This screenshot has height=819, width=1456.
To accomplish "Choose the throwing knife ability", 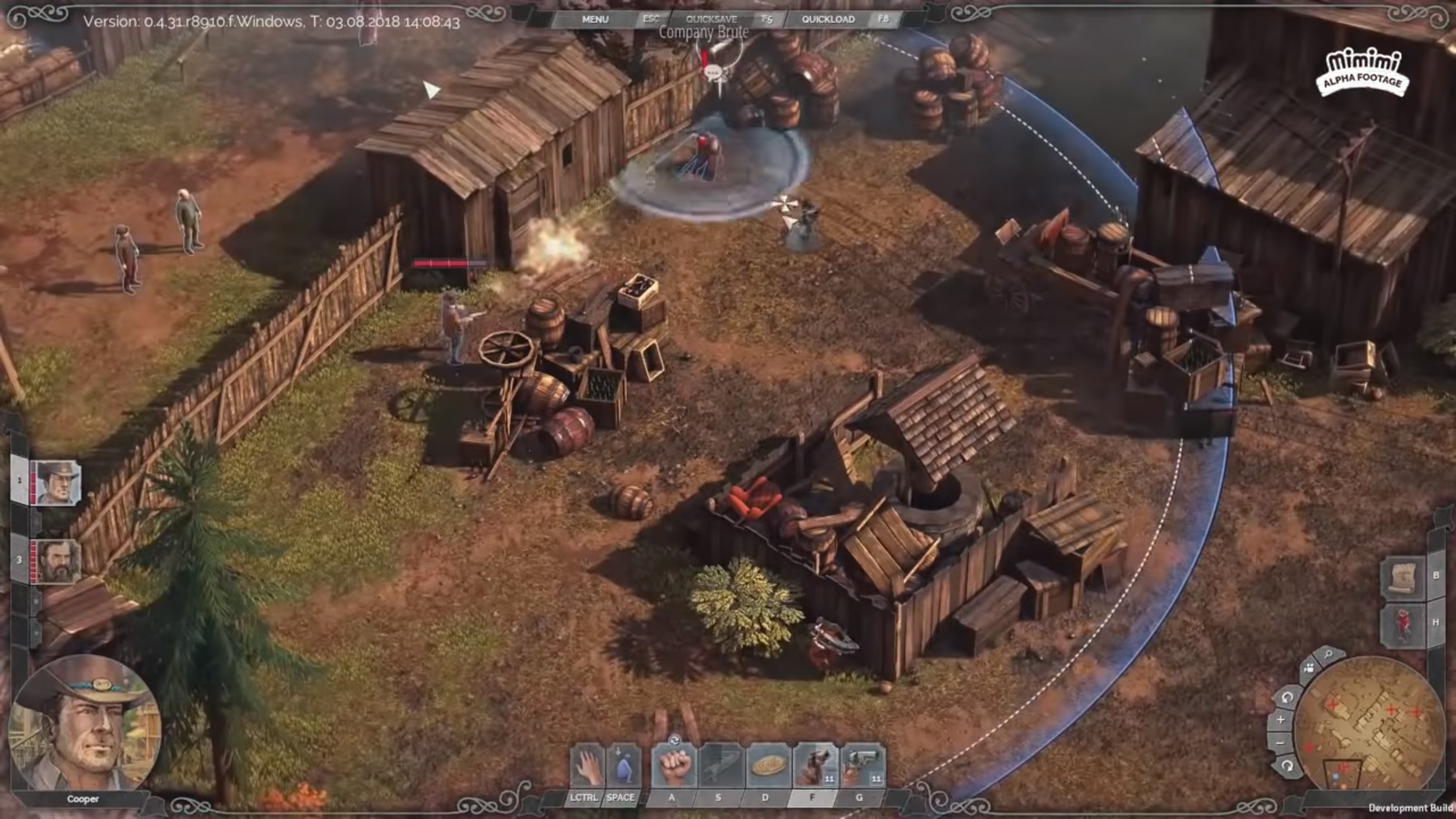I will (x=720, y=767).
